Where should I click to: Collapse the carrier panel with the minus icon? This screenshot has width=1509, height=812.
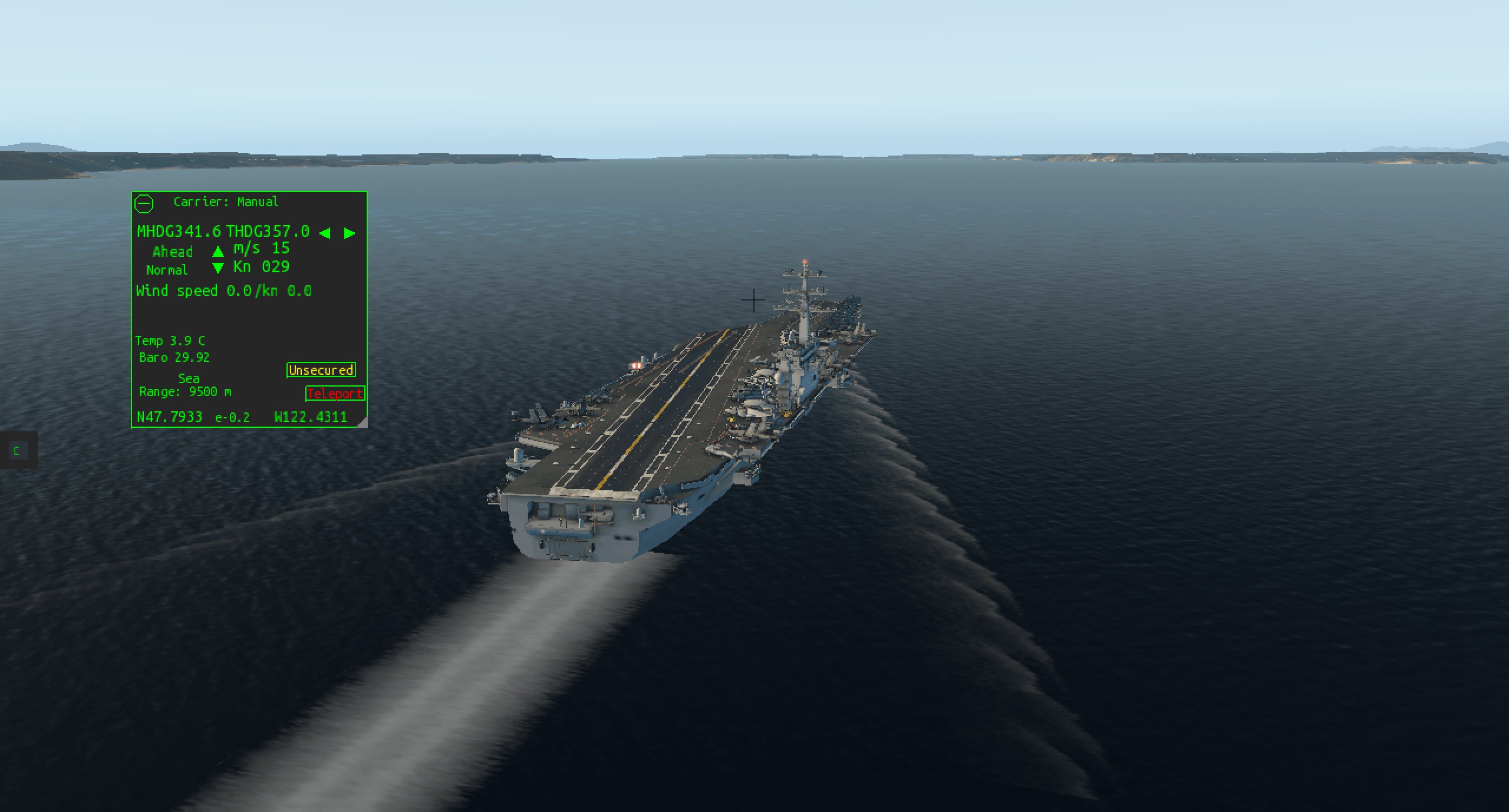tap(144, 204)
